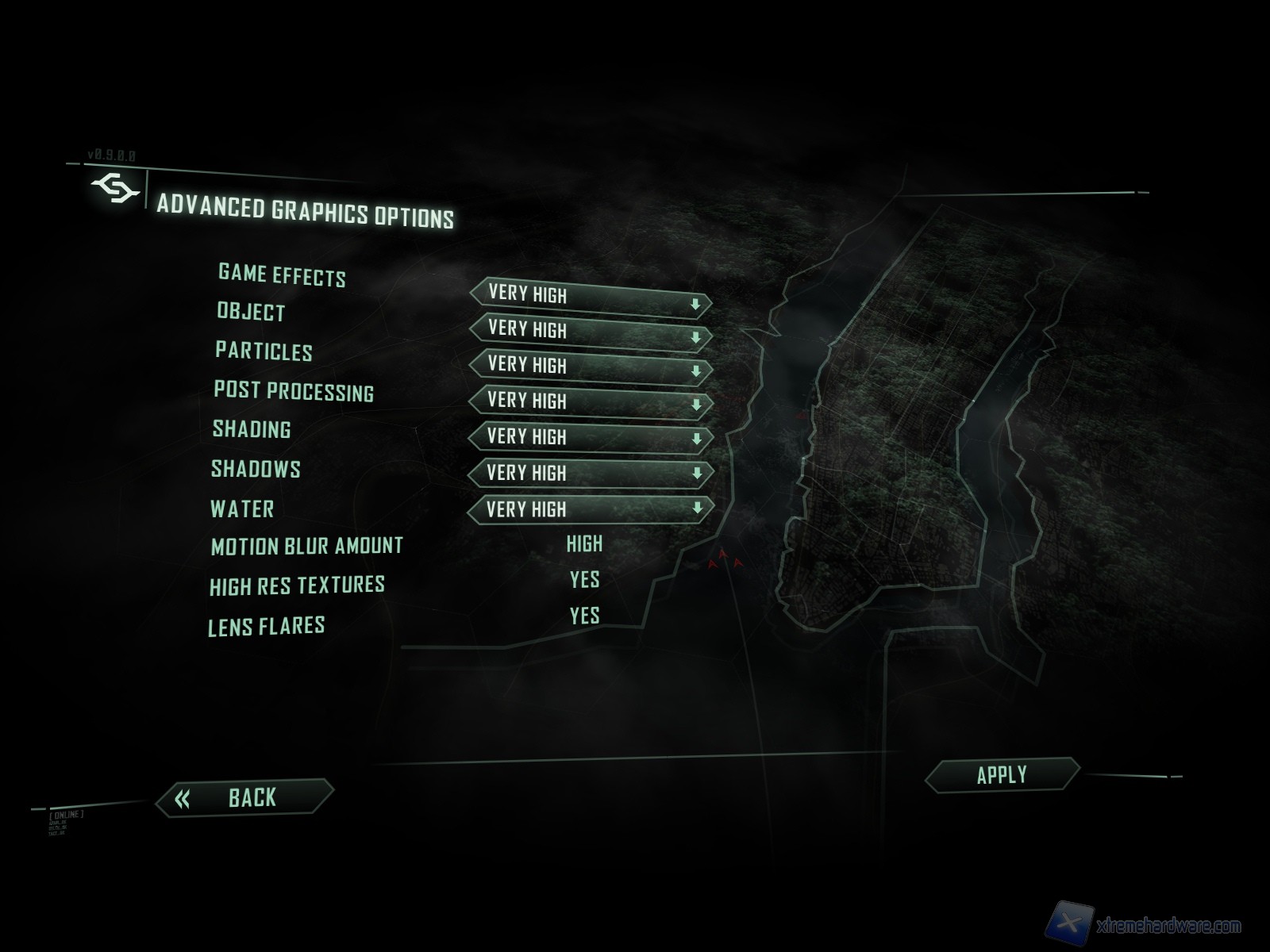Change the Motion Blur Amount value
The image size is (1270, 952).
coord(584,544)
